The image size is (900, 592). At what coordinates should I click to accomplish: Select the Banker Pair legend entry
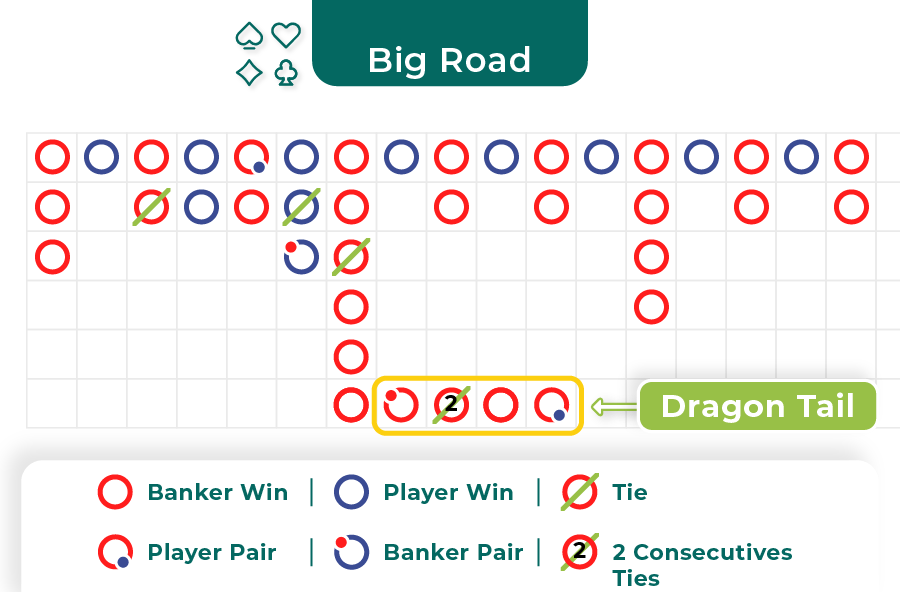tap(429, 552)
